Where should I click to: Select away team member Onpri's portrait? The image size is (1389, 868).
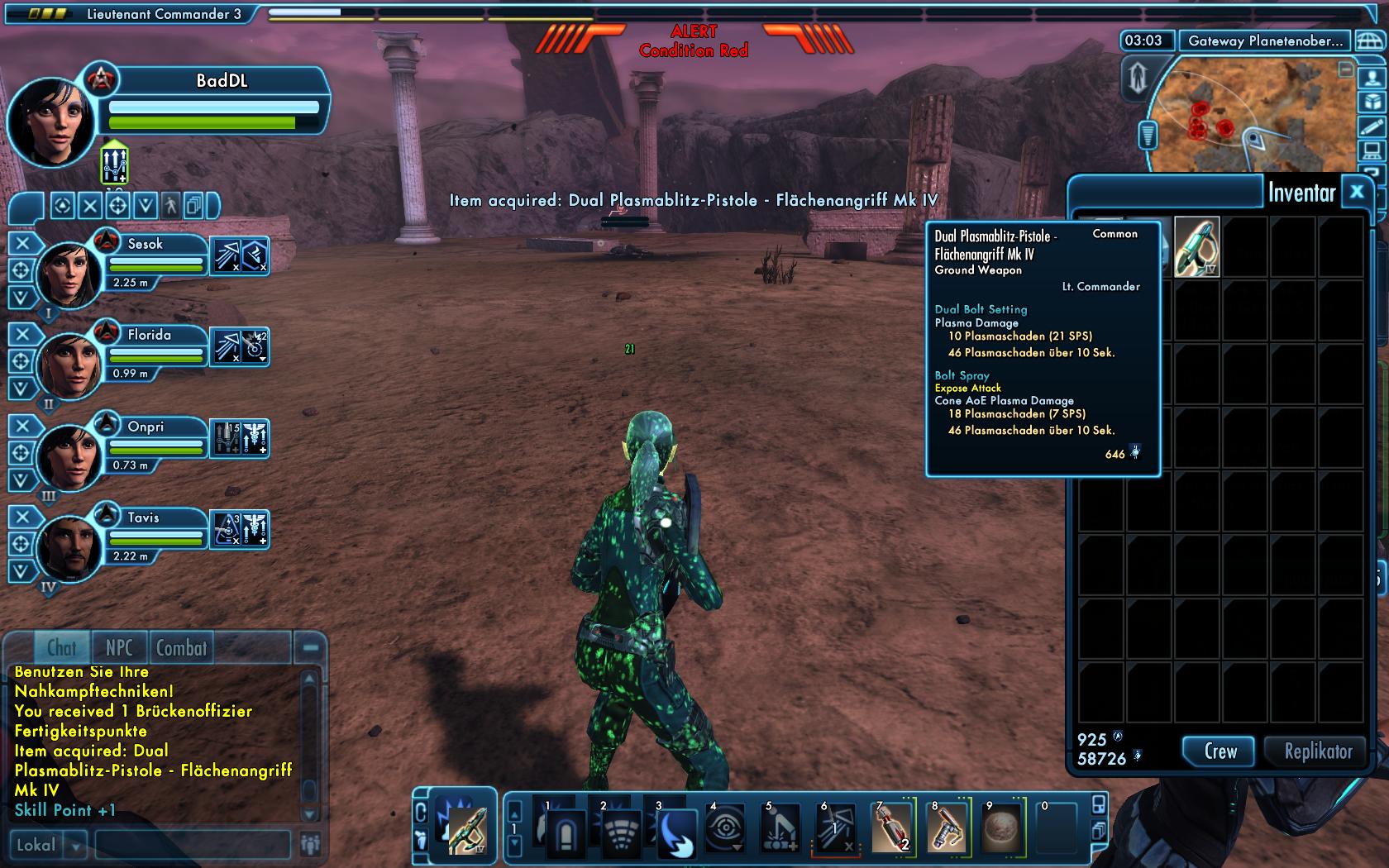point(69,455)
